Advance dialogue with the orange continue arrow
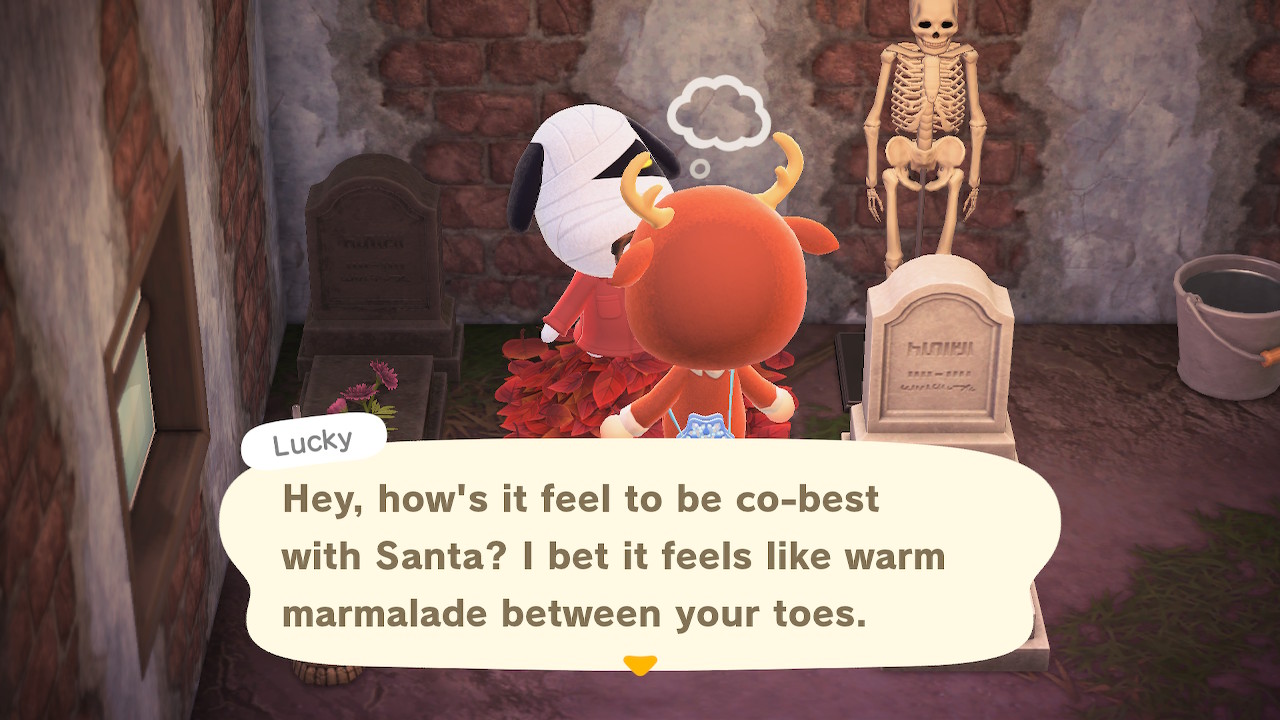Viewport: 1280px width, 720px height. point(639,664)
